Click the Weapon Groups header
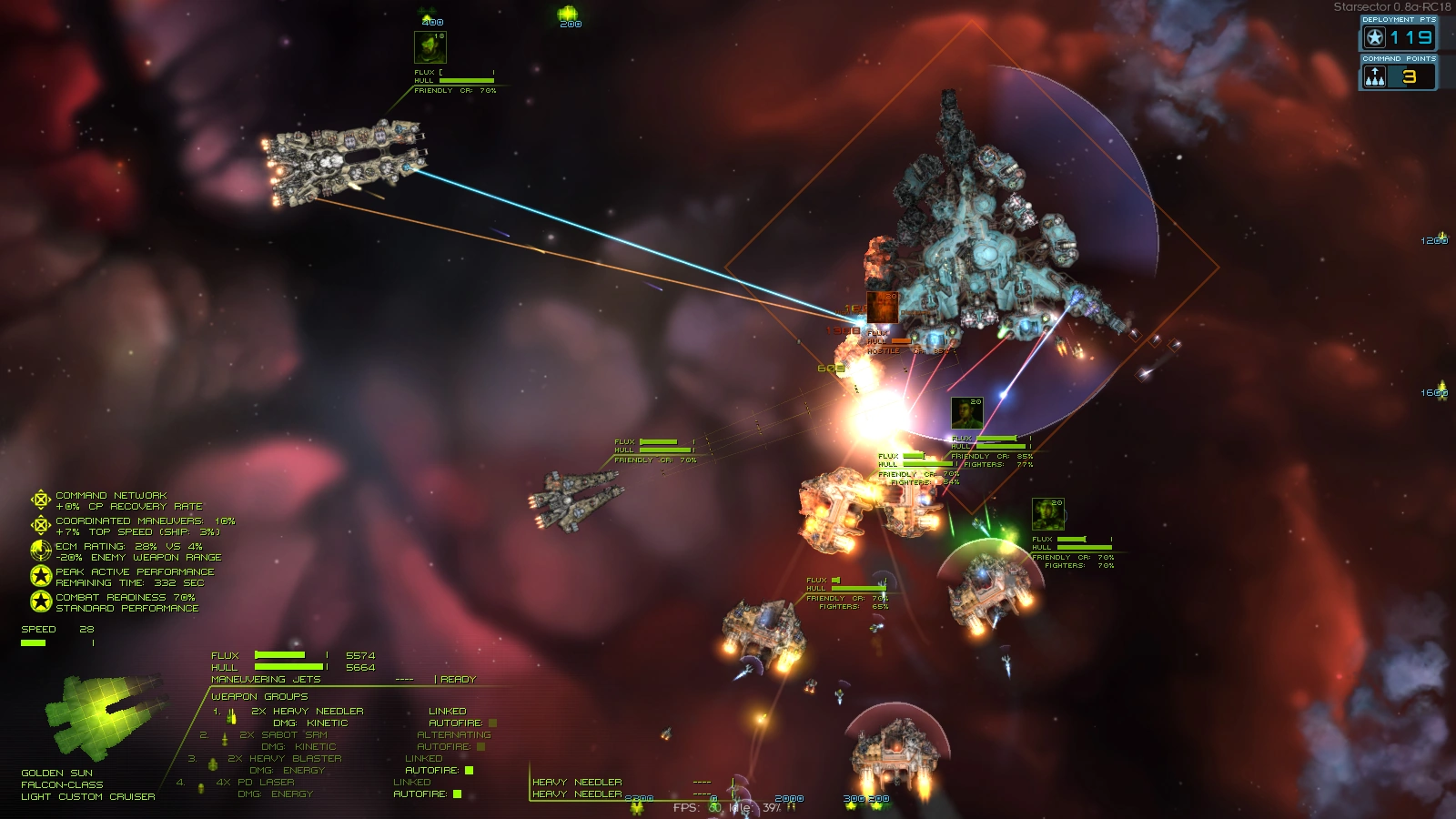 pos(260,696)
